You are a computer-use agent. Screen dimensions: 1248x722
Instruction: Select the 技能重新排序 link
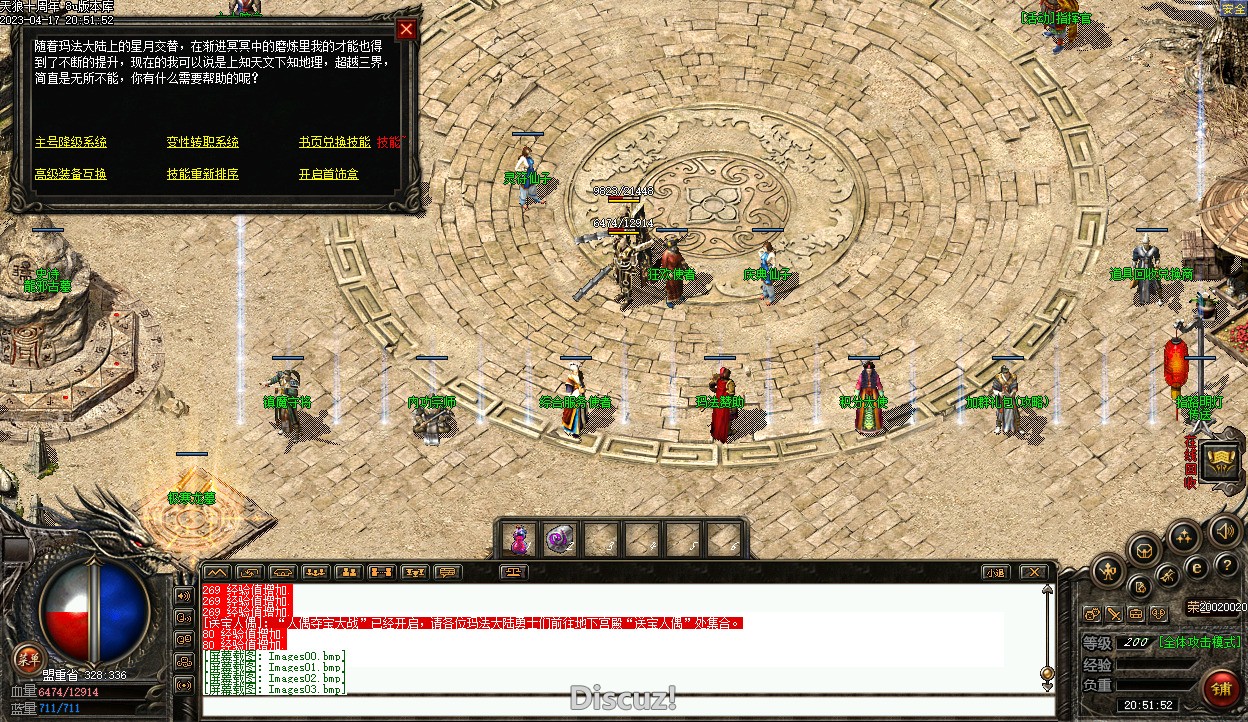(x=202, y=174)
